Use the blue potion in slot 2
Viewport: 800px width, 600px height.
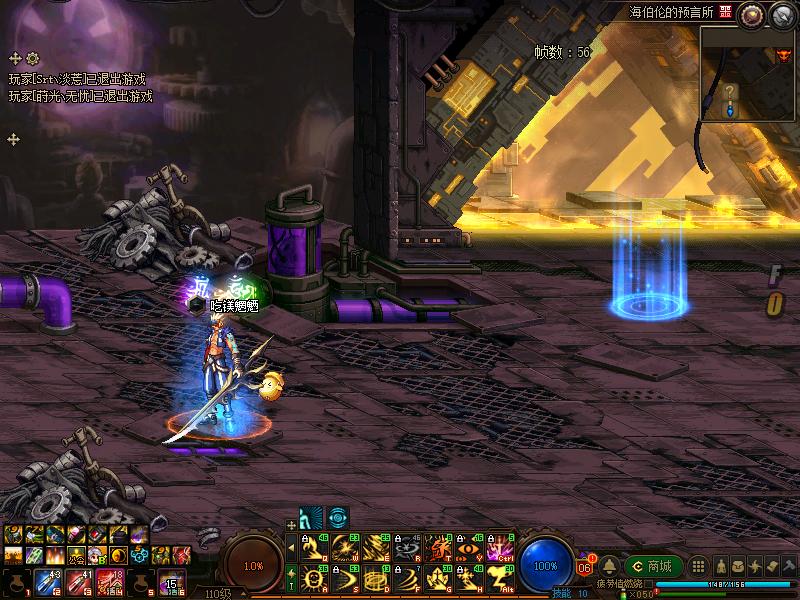(x=46, y=580)
